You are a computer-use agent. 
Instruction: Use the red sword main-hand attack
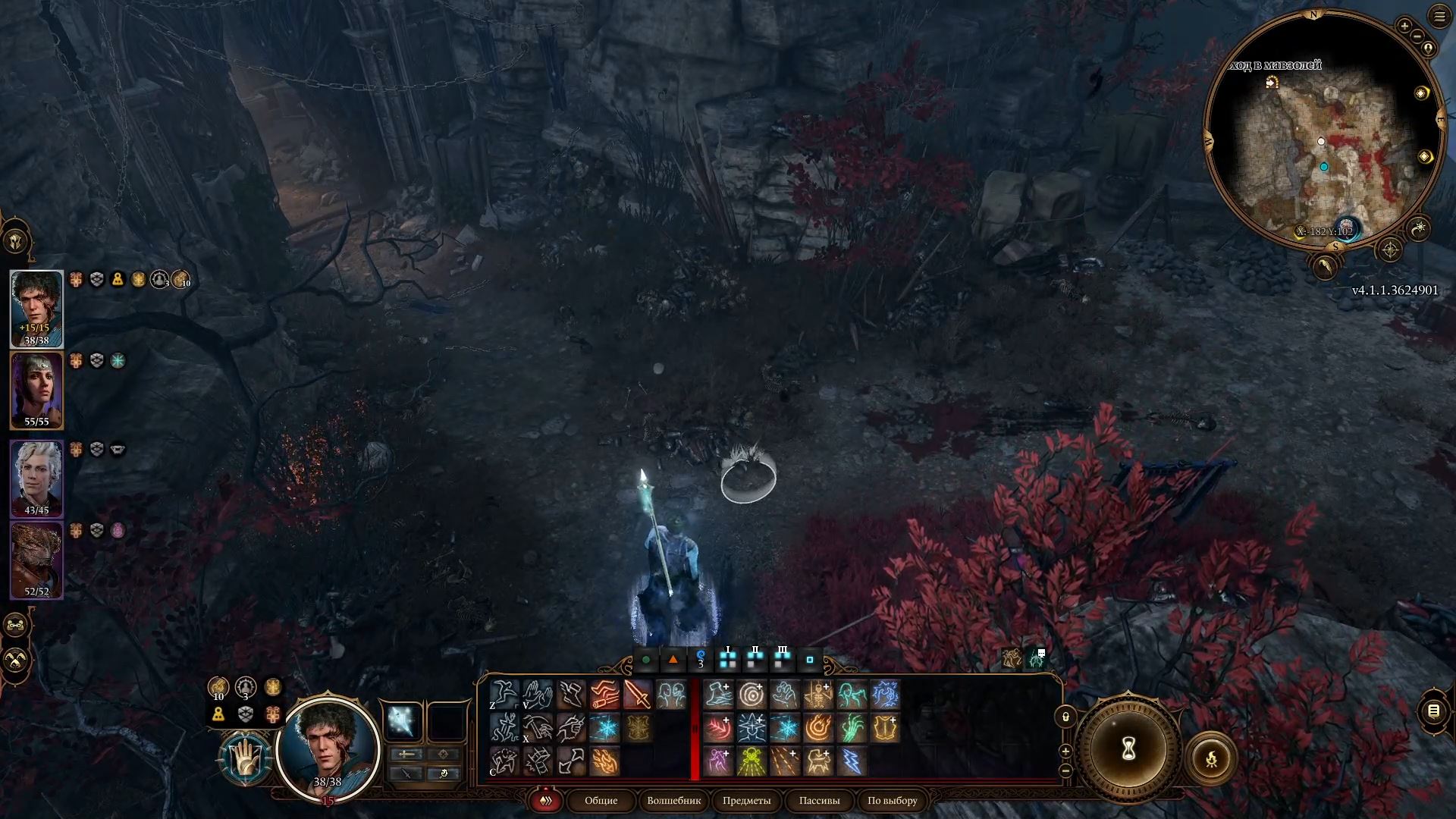(637, 695)
